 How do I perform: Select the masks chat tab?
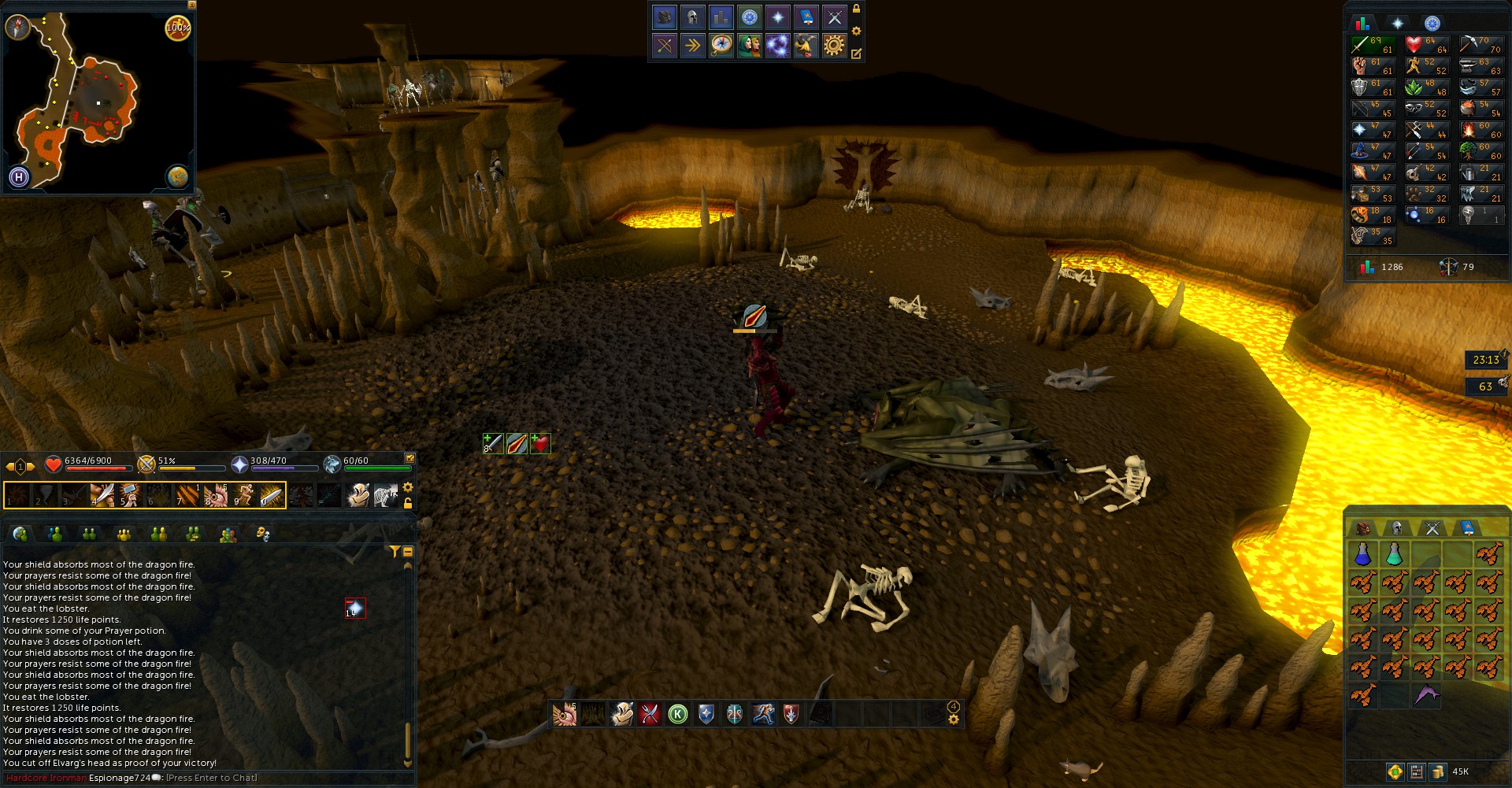point(263,535)
